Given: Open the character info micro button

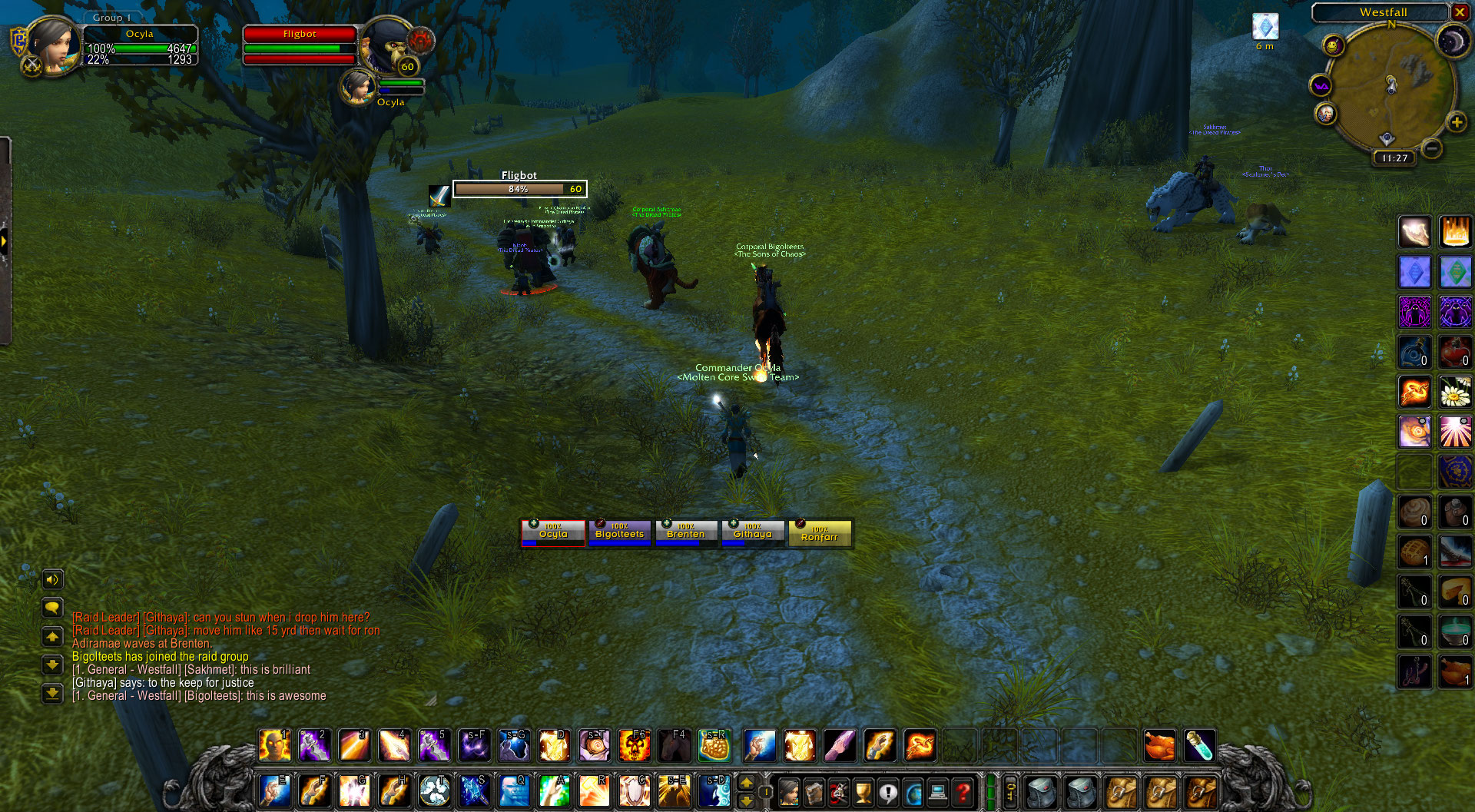Looking at the screenshot, I should (x=788, y=792).
